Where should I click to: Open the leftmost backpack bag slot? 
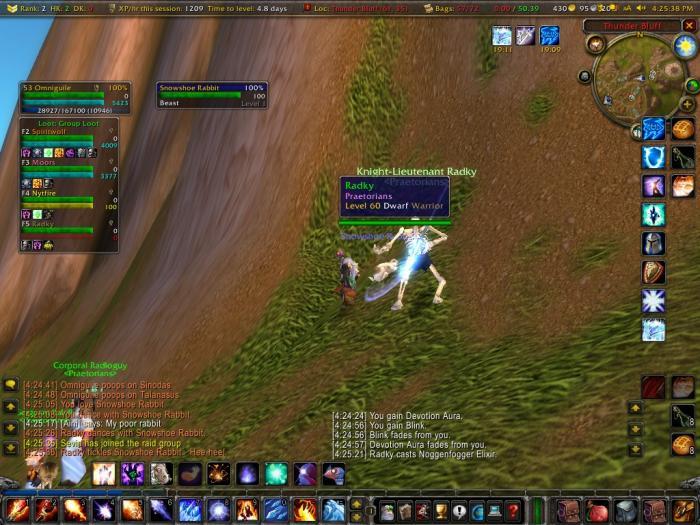tap(568, 510)
